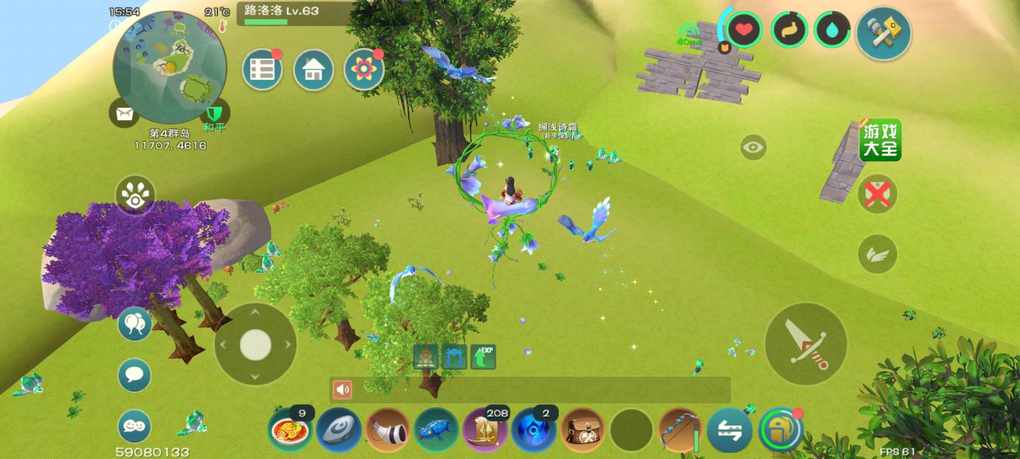Select the food dish hotbar slot
This screenshot has width=1020, height=459.
point(289,430)
